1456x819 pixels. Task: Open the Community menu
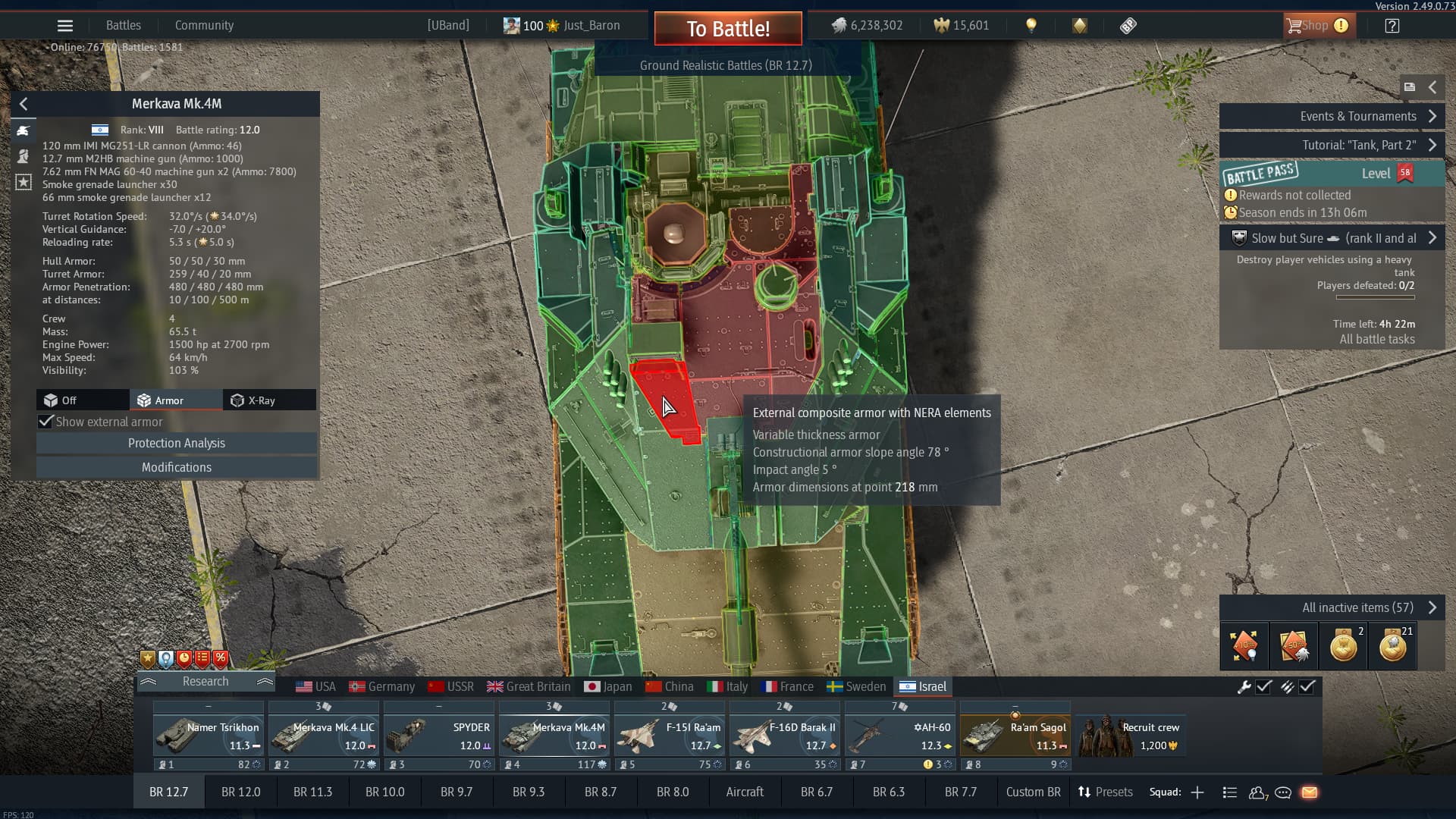click(204, 25)
